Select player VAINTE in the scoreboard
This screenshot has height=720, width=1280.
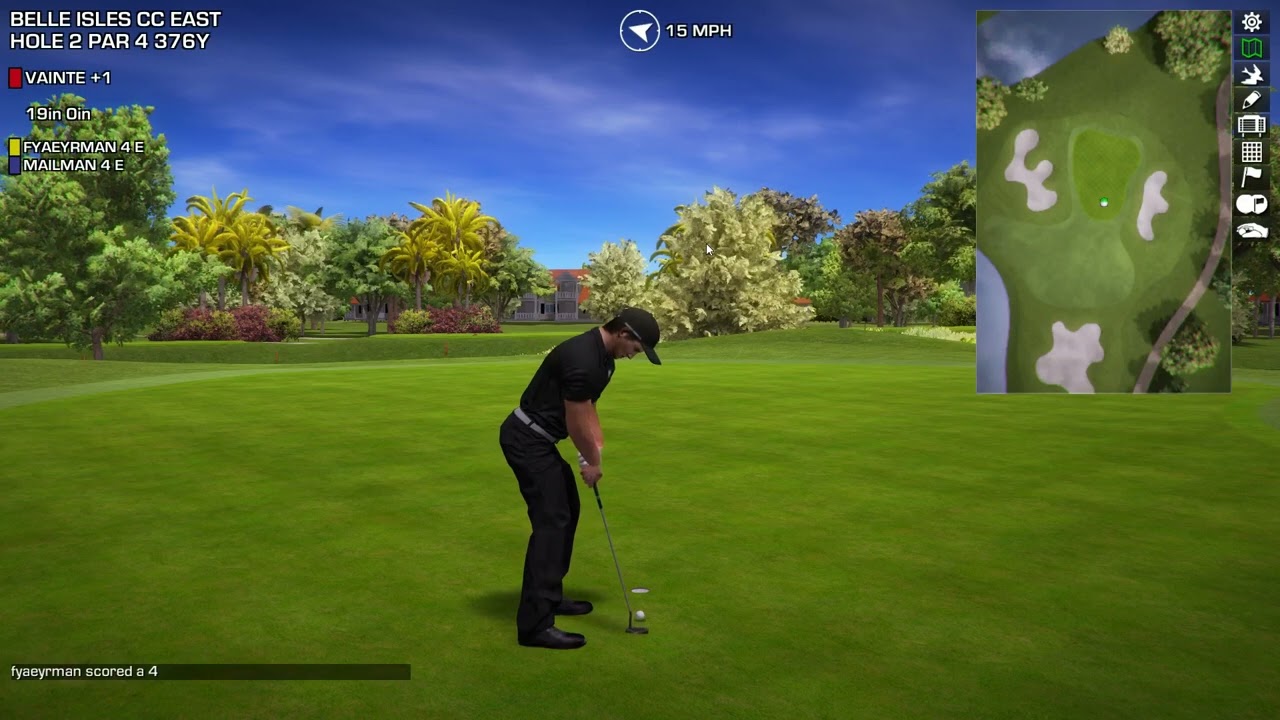67,78
